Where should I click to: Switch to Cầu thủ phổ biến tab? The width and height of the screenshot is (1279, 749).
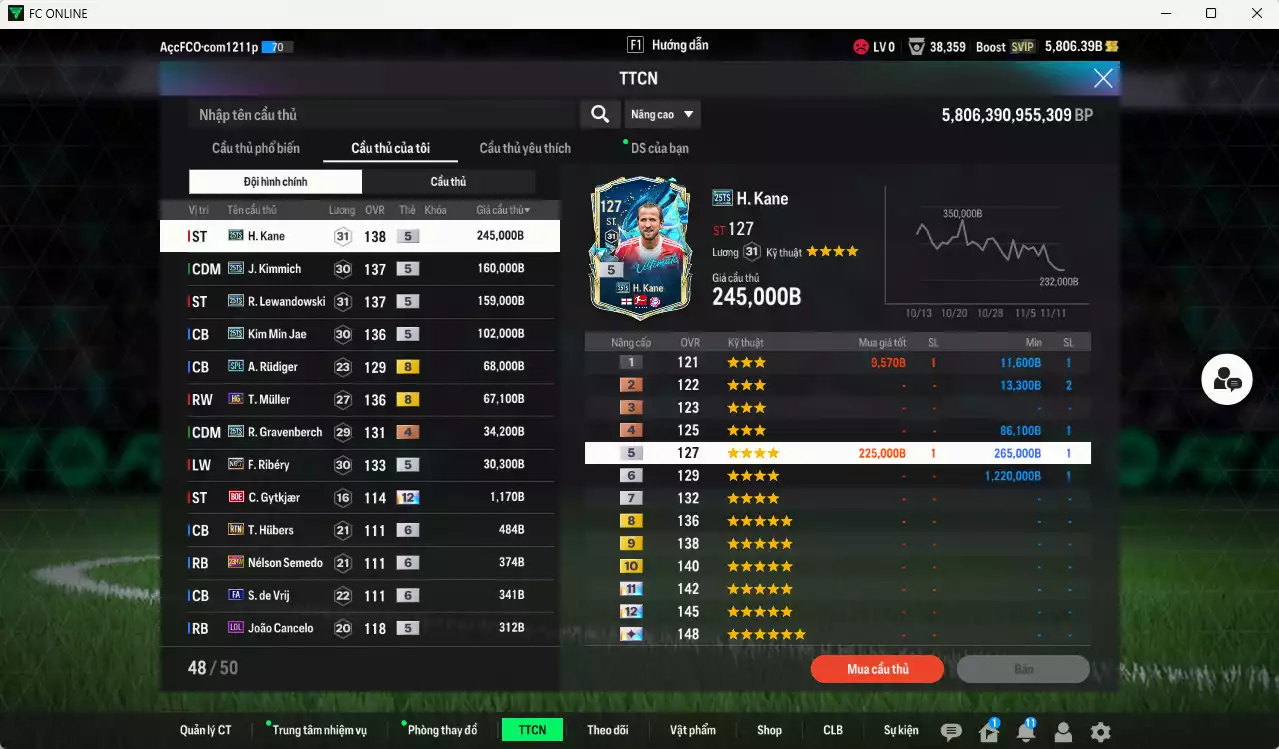(x=256, y=148)
